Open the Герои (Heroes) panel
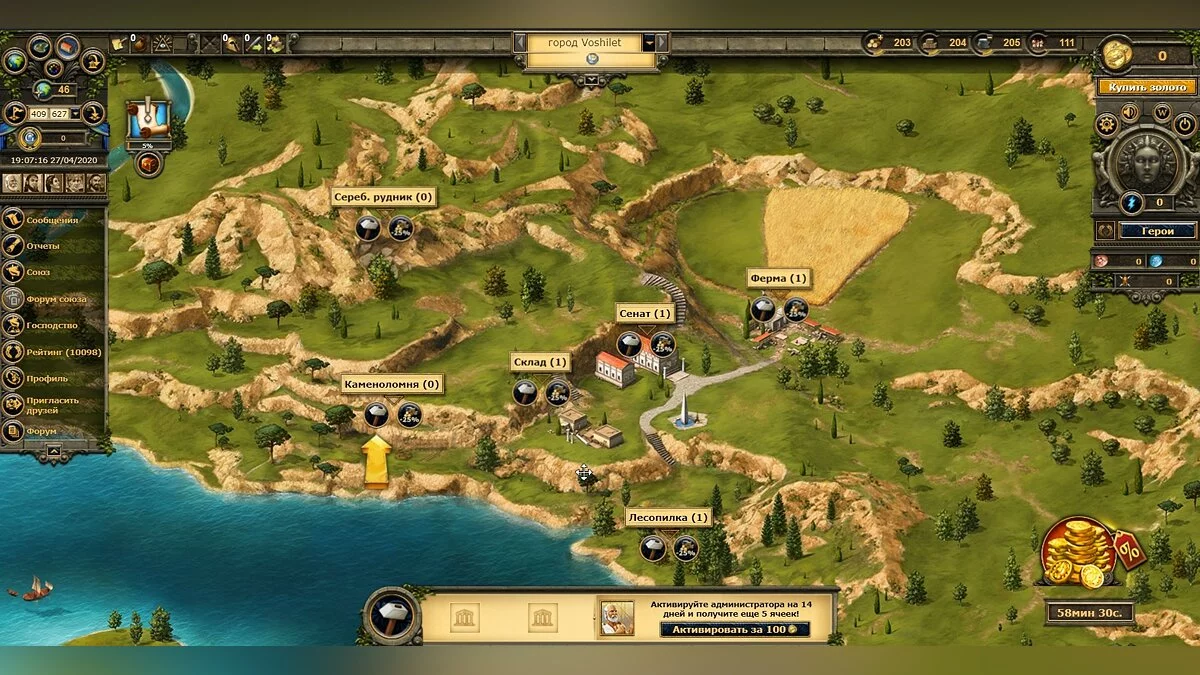Image resolution: width=1200 pixels, height=675 pixels. coord(1158,230)
